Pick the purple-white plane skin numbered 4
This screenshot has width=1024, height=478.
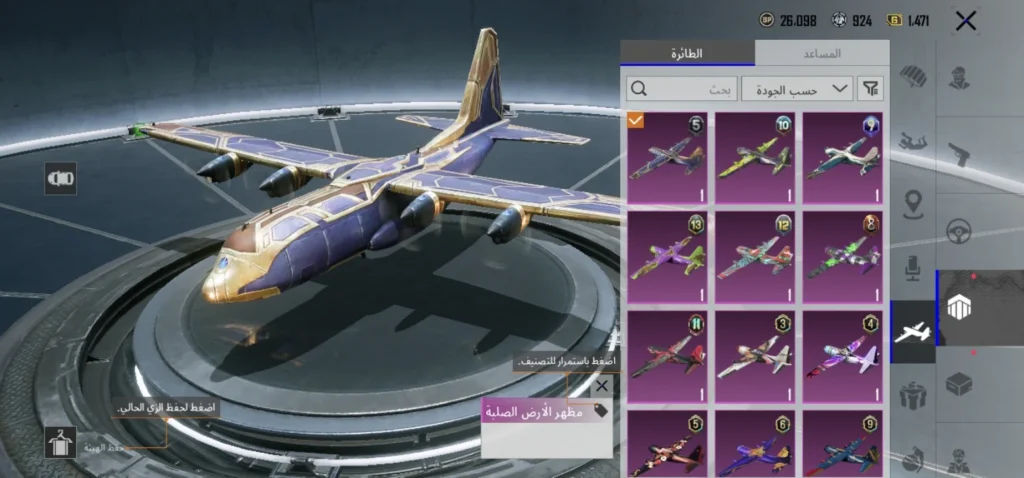pos(843,356)
